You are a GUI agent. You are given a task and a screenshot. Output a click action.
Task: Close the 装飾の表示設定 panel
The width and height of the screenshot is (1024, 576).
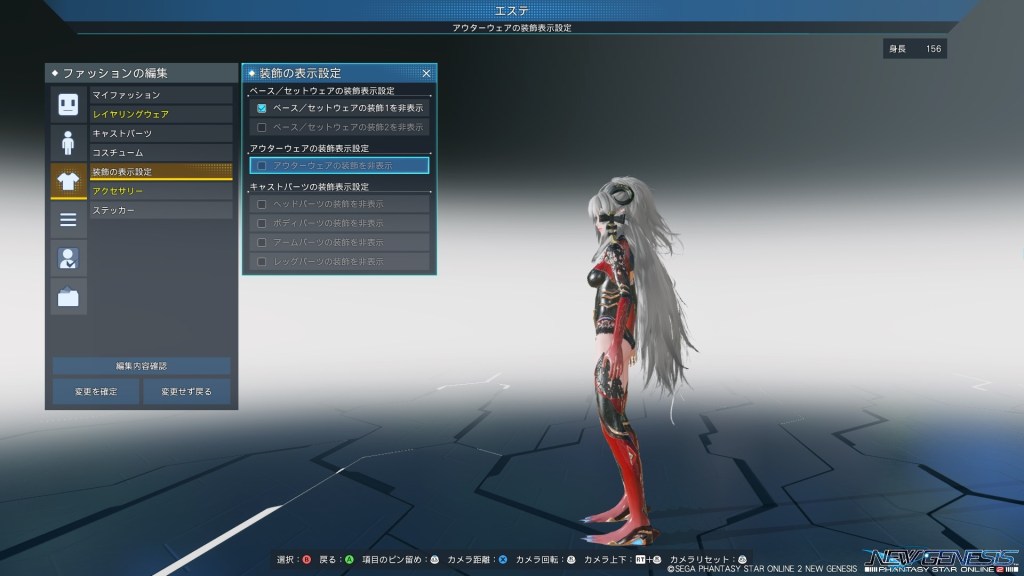pyautogui.click(x=426, y=73)
